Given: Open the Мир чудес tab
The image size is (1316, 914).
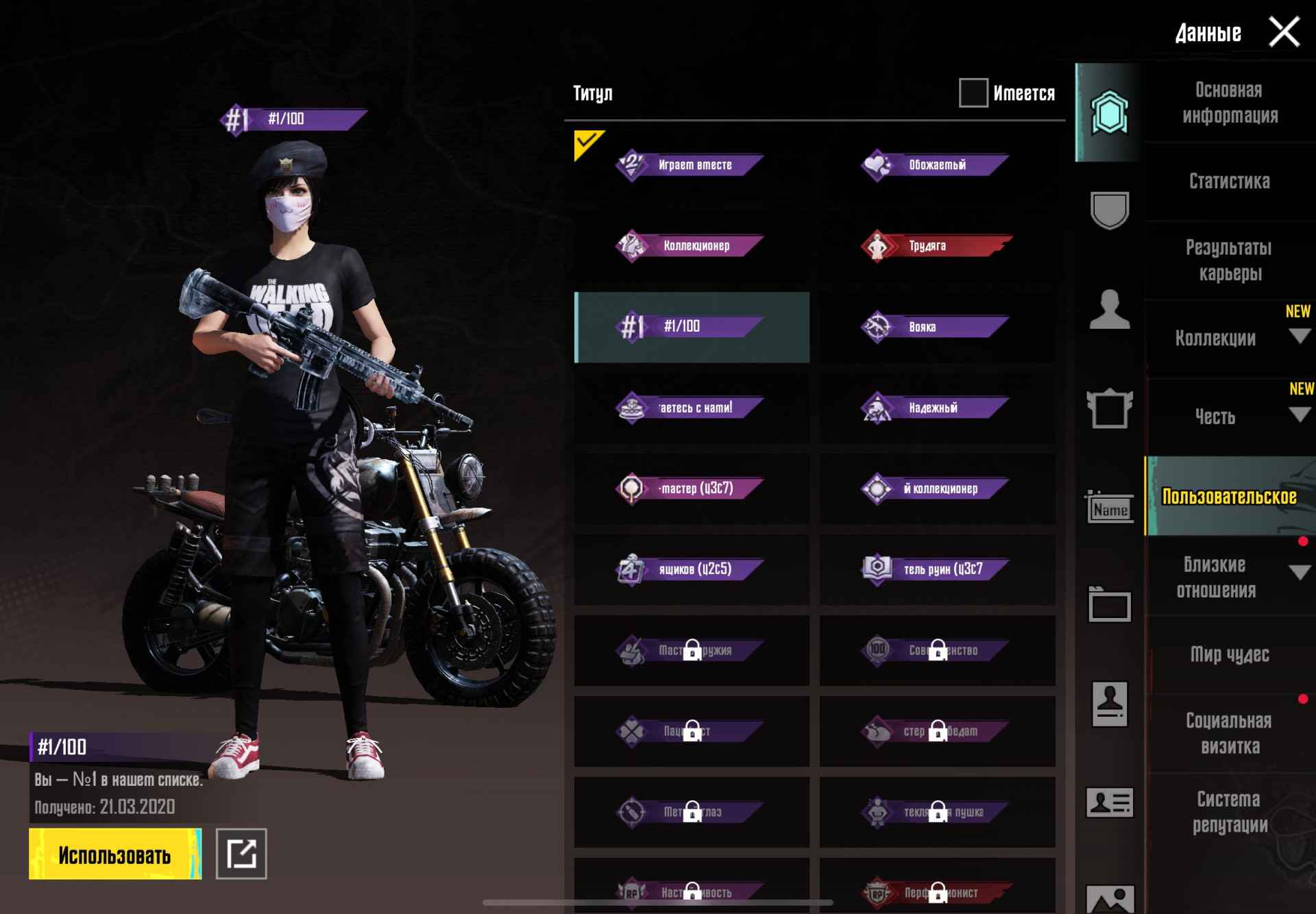Looking at the screenshot, I should pos(1229,655).
